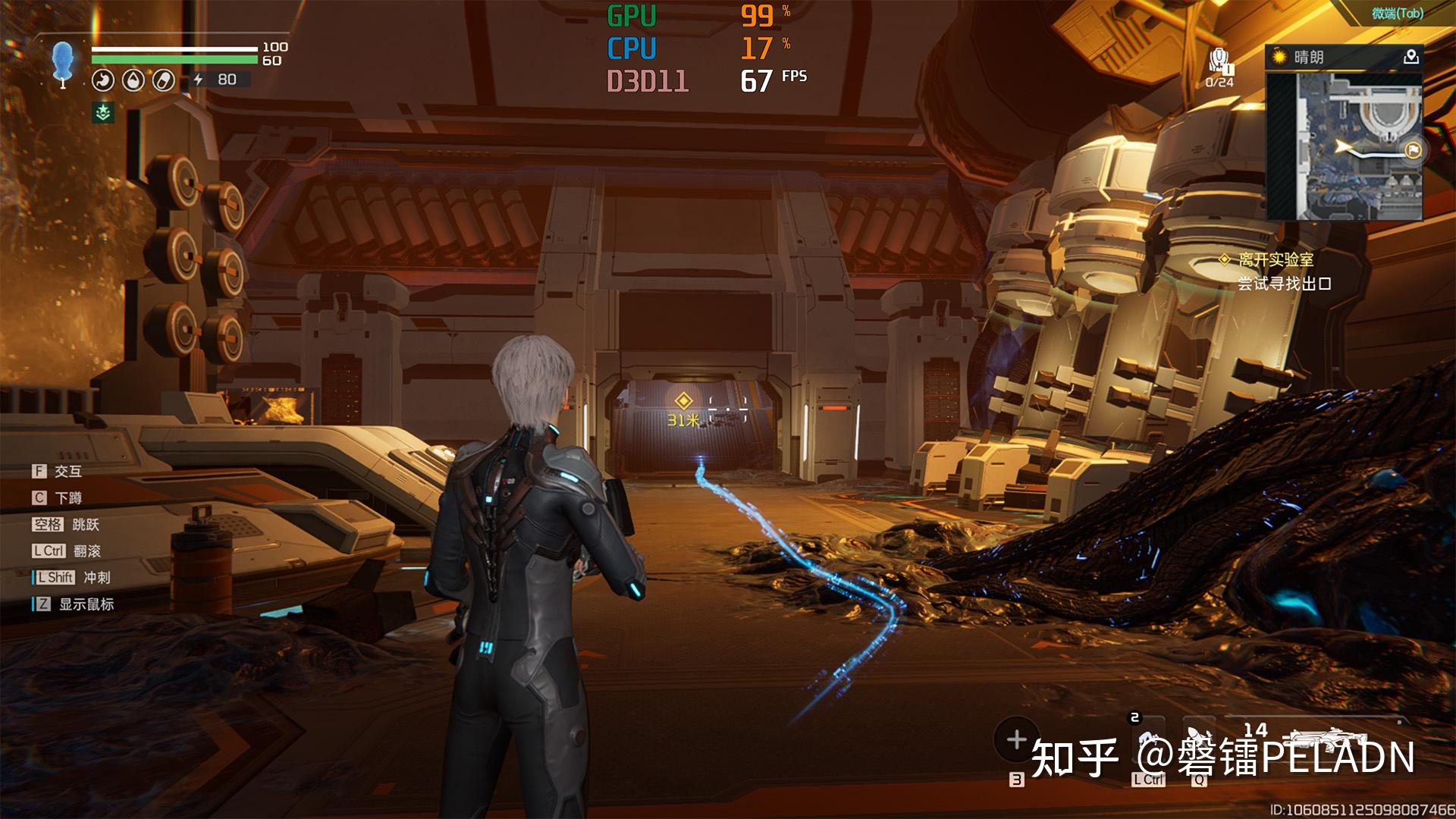Select the stomach hunger status icon
The height and width of the screenshot is (819, 1456).
click(103, 80)
